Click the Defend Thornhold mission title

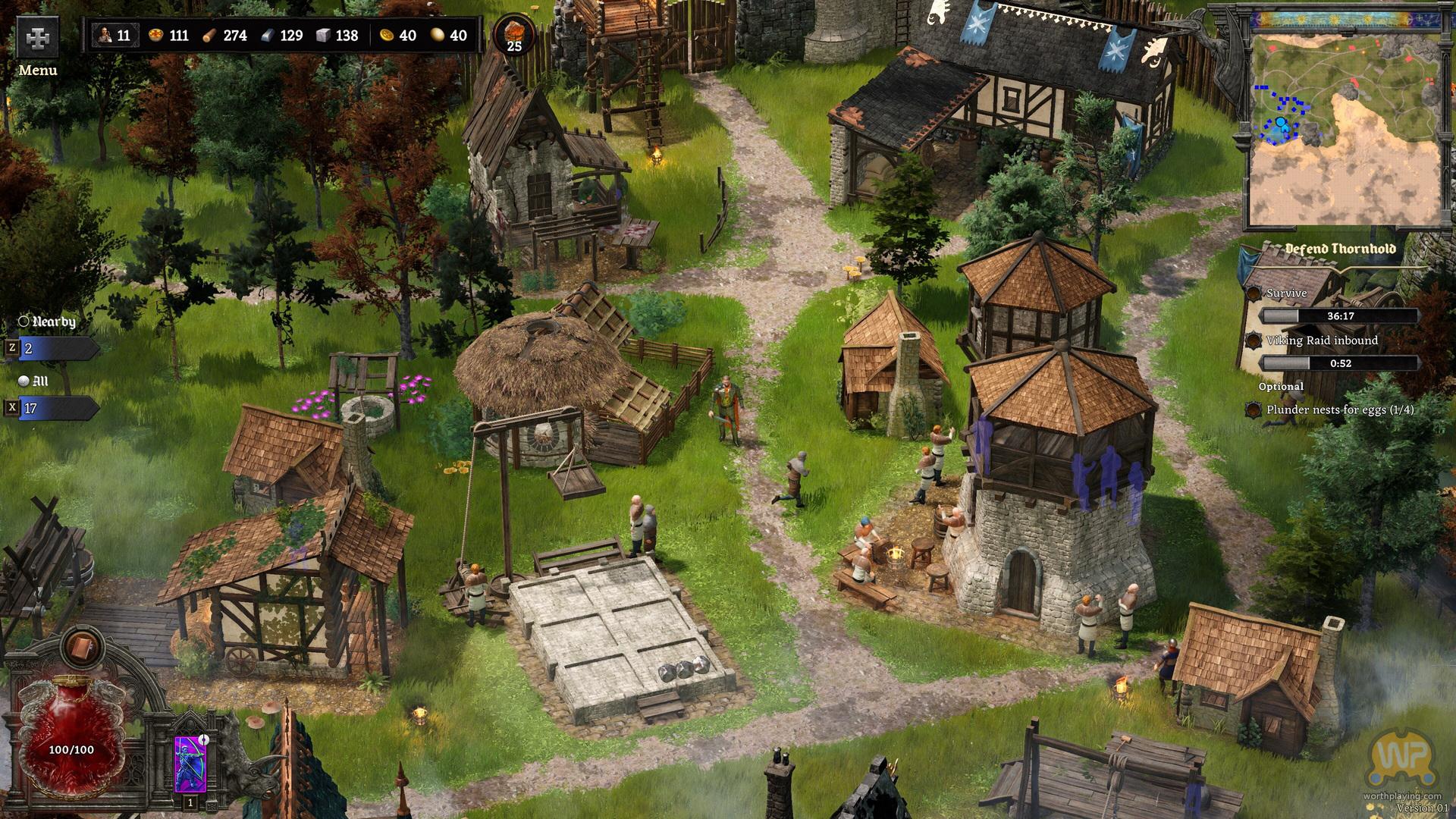(1340, 249)
